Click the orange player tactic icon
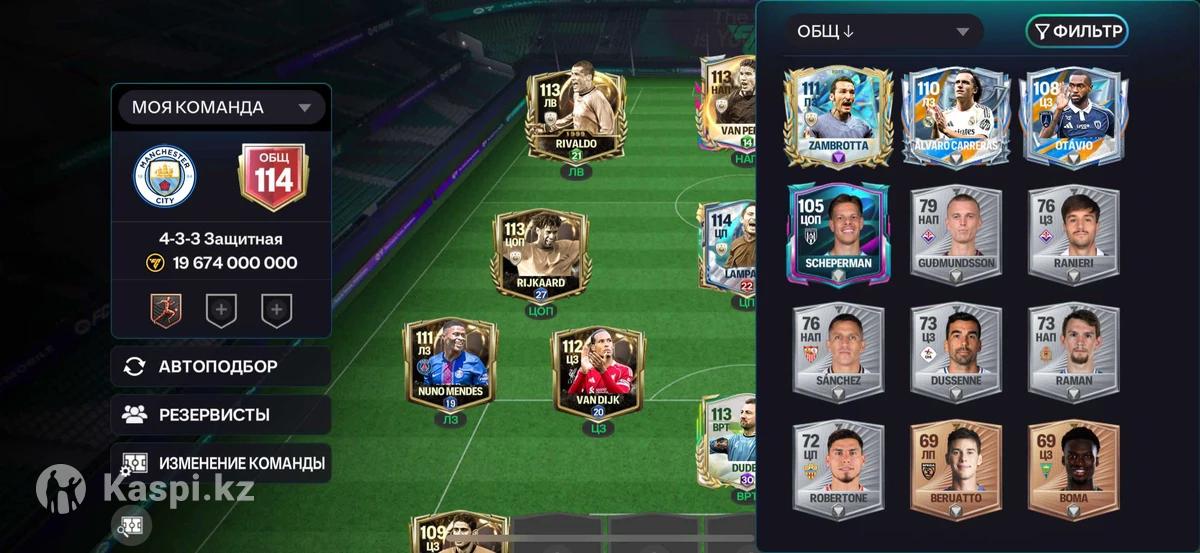This screenshot has height=553, width=1200. 166,311
